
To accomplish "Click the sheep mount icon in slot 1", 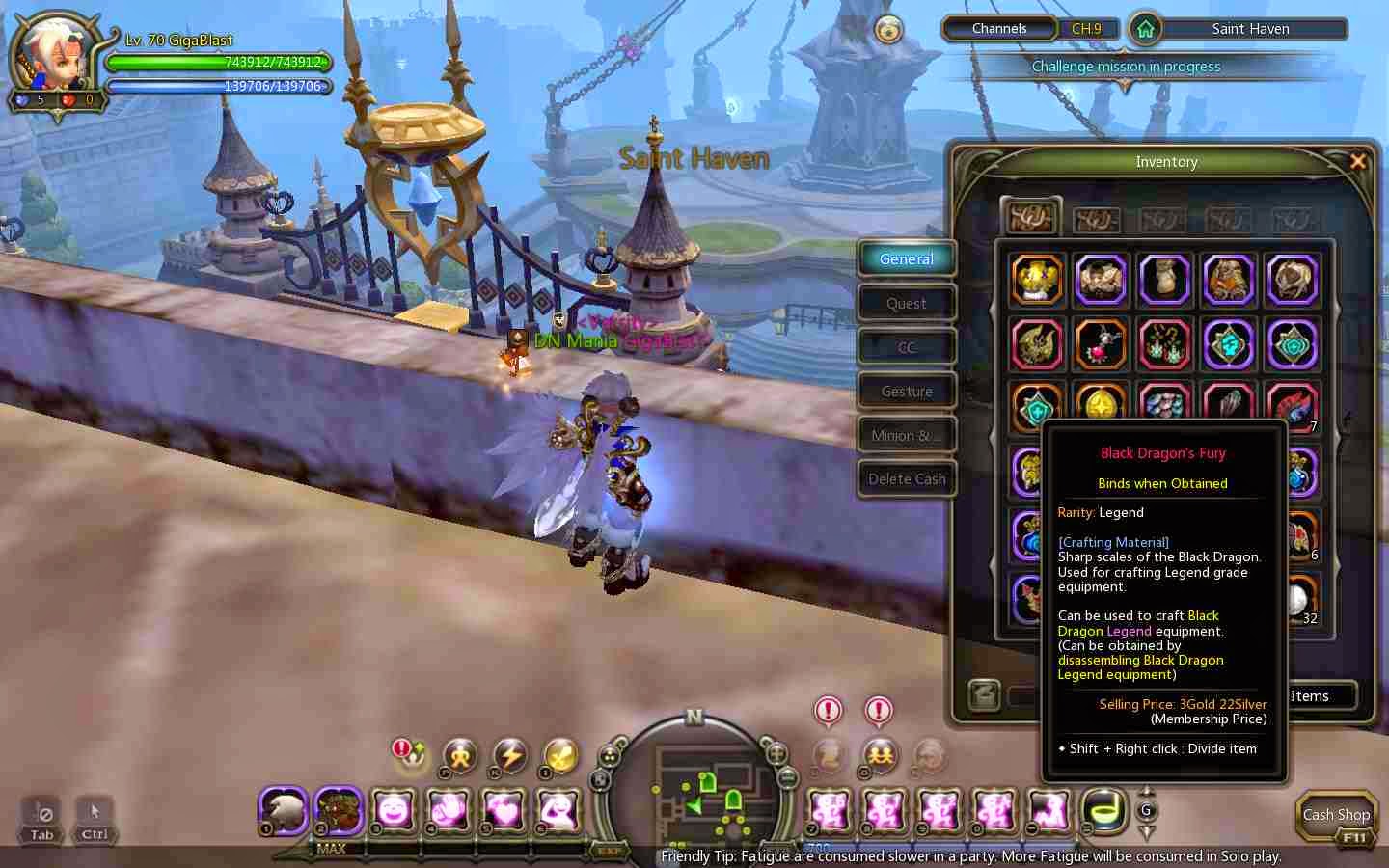I will coord(282,813).
